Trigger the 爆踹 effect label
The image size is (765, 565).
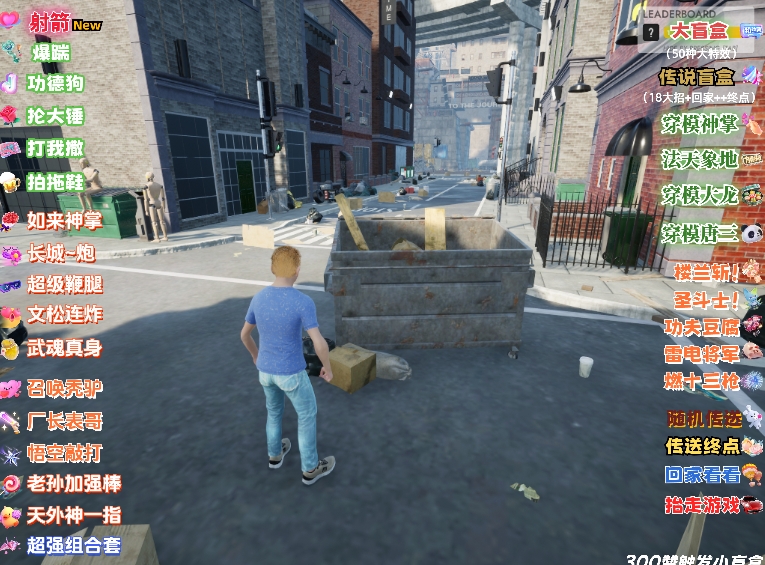49,52
